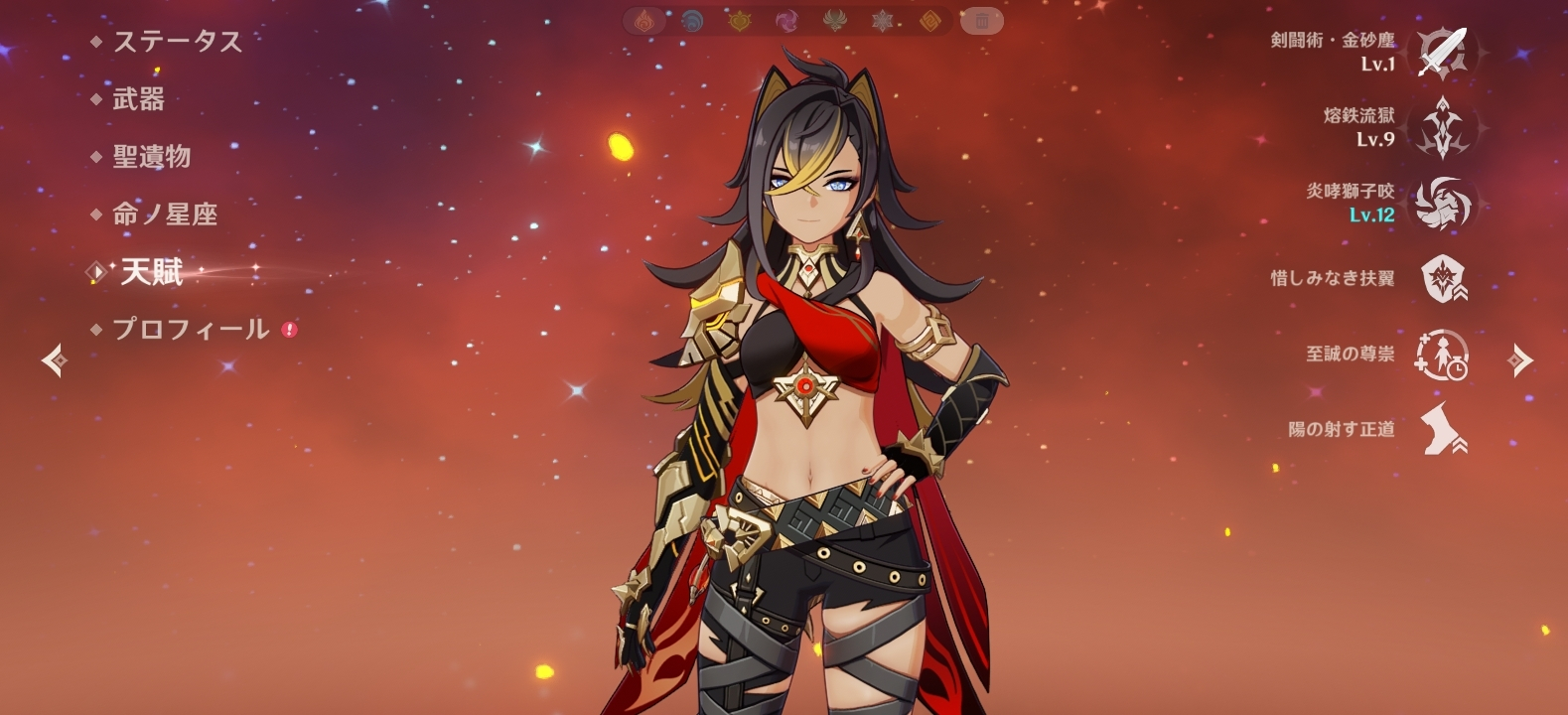Screen dimensions: 1568x715
Task: Open the 至誠の尊崇 passive talent
Action: point(1443,355)
